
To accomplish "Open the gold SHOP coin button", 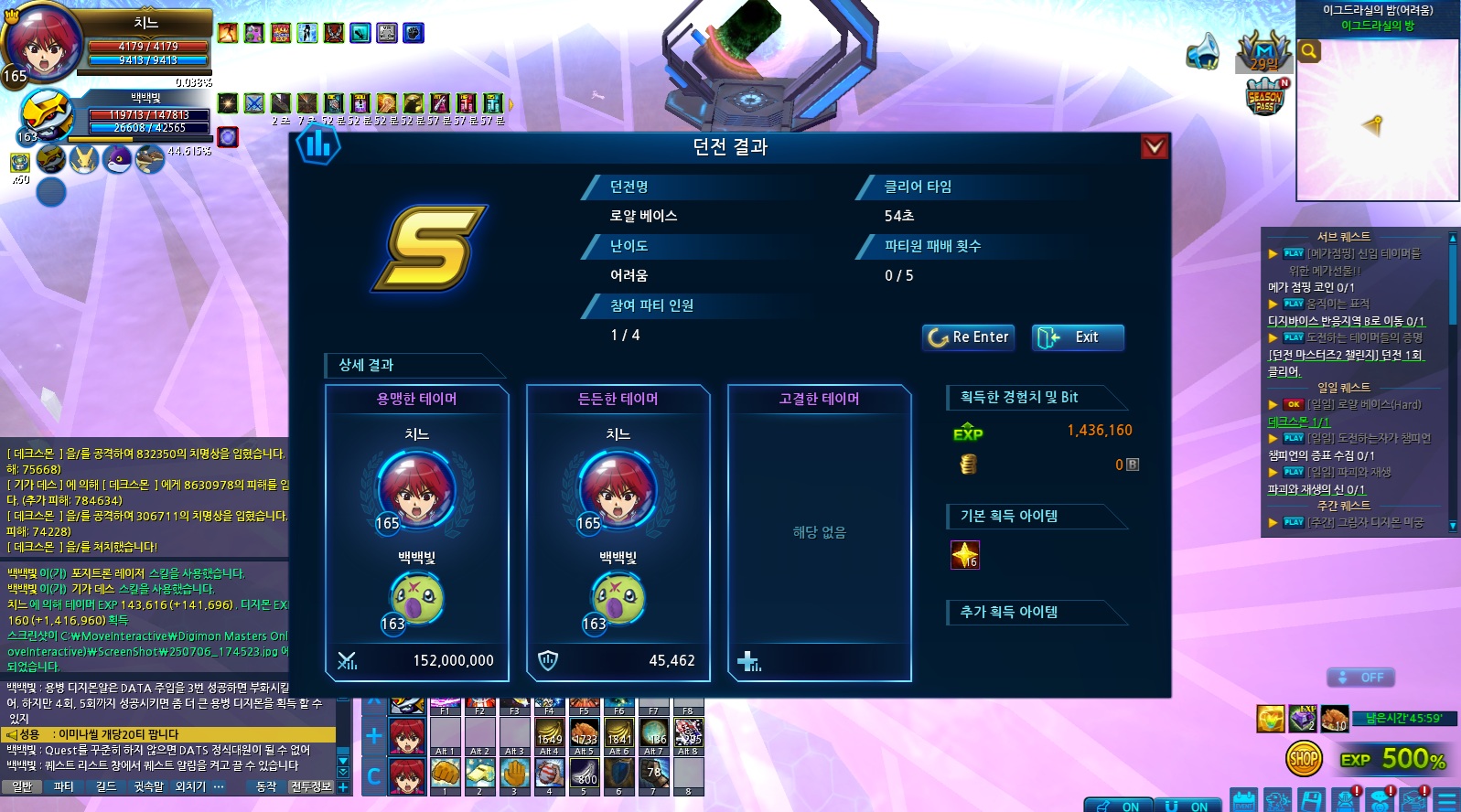I will pyautogui.click(x=1303, y=758).
